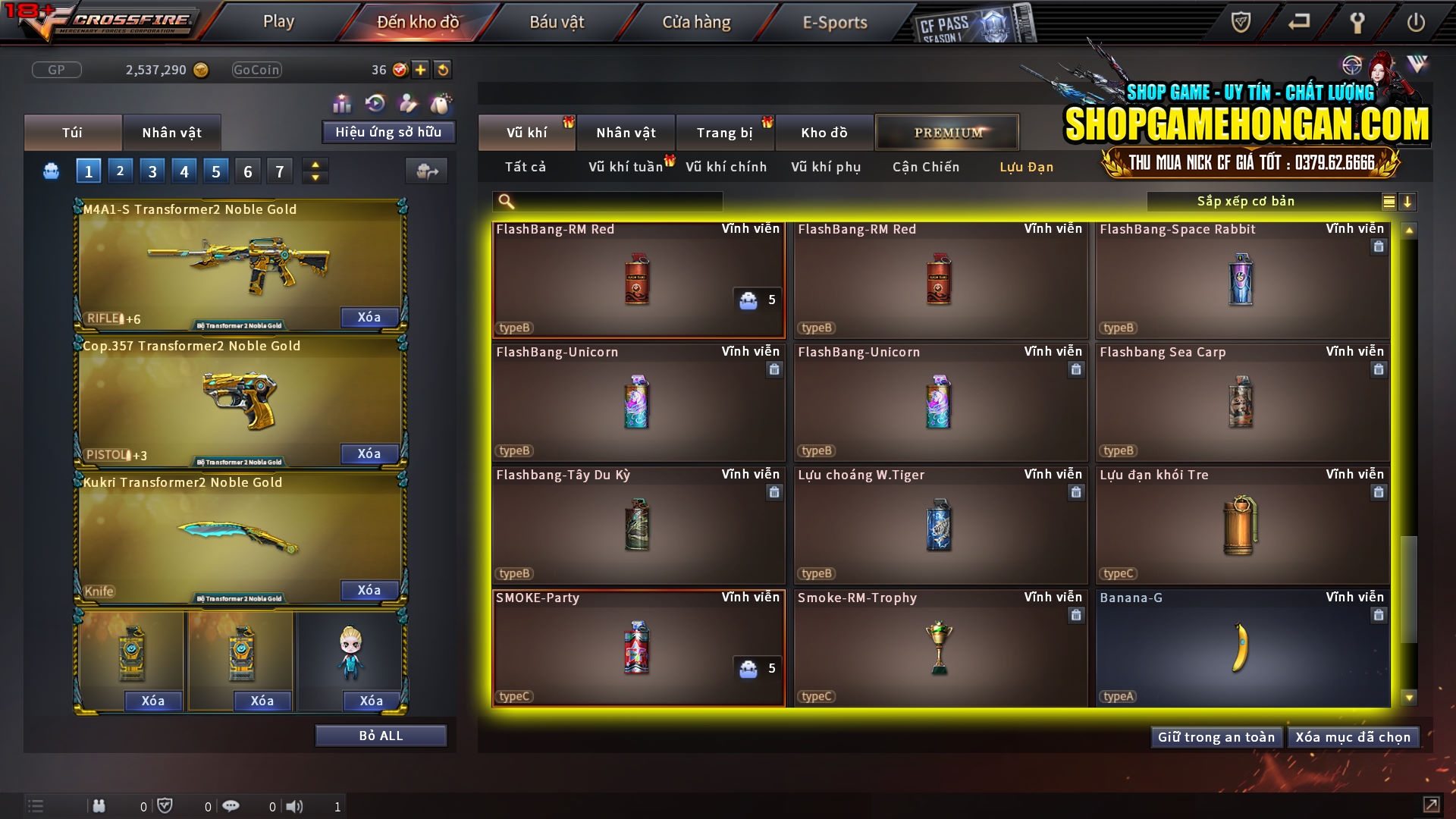Image resolution: width=1456 pixels, height=819 pixels.
Task: Switch to the Cận Chiến filter tab
Action: (x=925, y=167)
